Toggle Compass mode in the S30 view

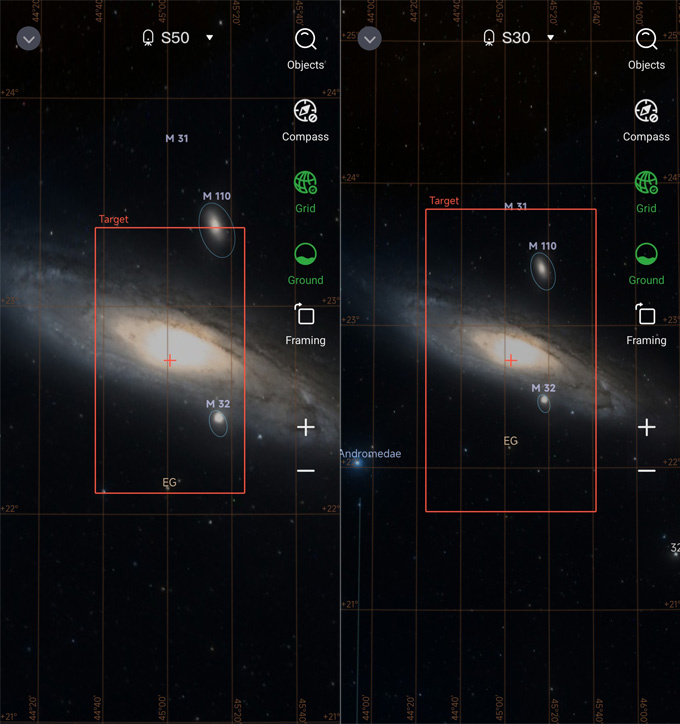click(x=647, y=111)
